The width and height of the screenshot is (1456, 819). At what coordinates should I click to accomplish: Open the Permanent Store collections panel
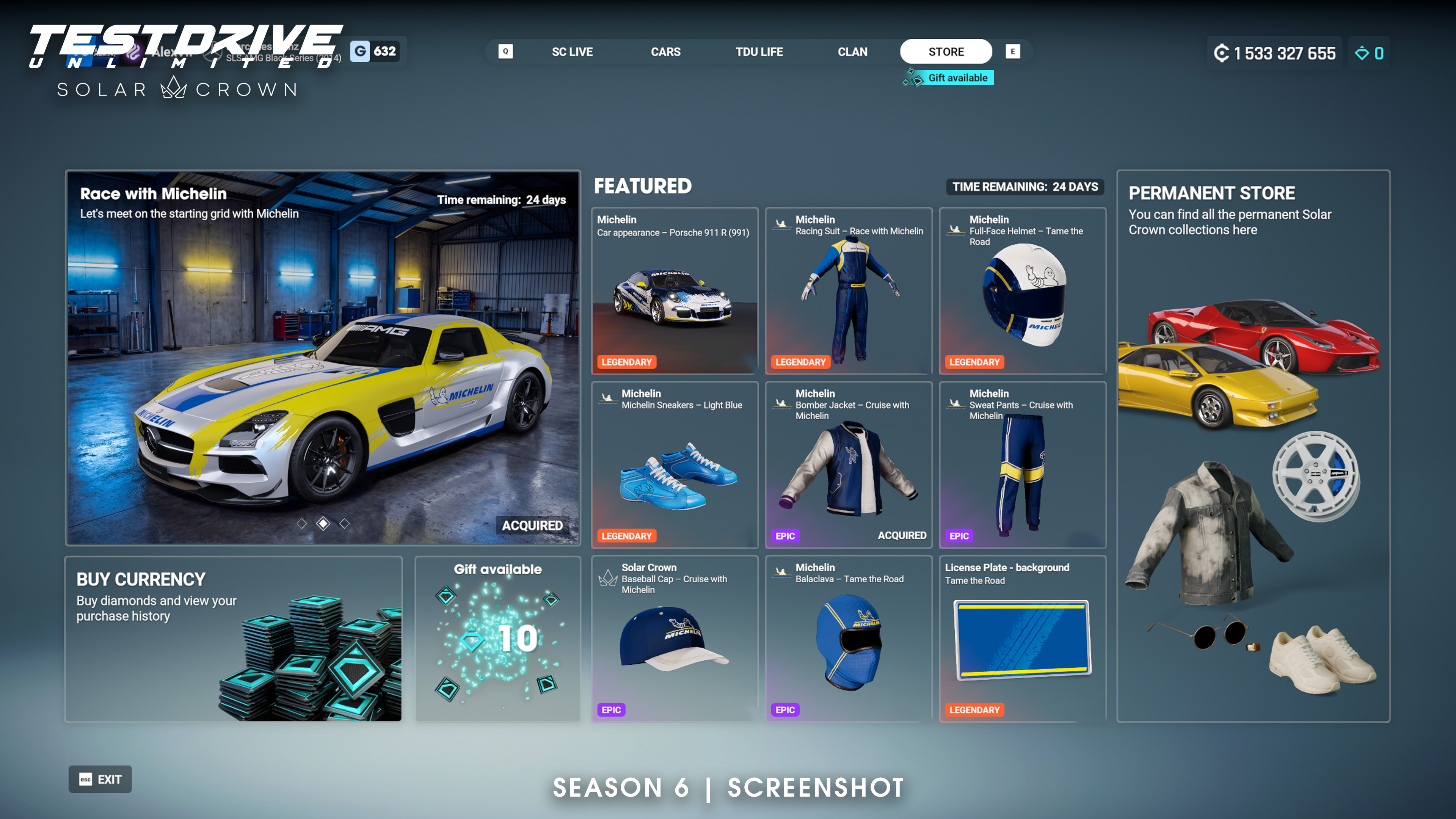[1253, 446]
